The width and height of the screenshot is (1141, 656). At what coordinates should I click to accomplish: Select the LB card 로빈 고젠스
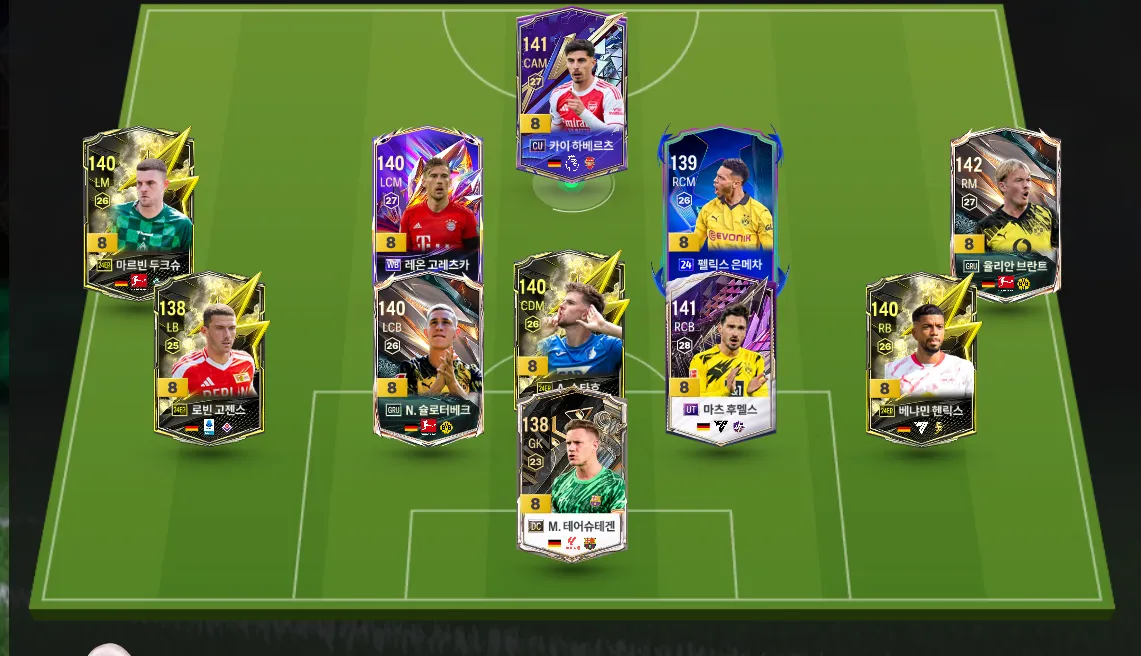tap(209, 357)
